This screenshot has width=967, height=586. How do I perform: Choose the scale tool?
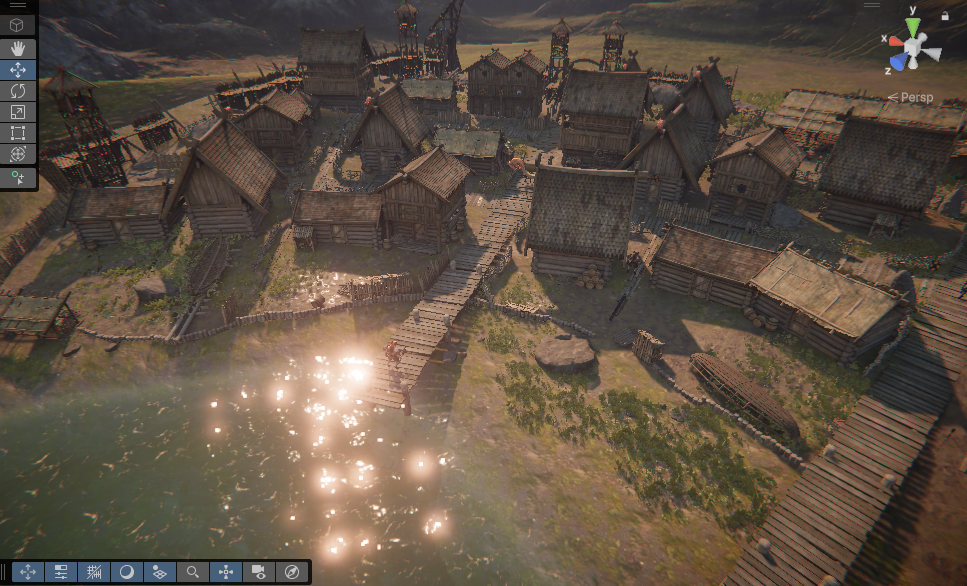click(x=18, y=112)
